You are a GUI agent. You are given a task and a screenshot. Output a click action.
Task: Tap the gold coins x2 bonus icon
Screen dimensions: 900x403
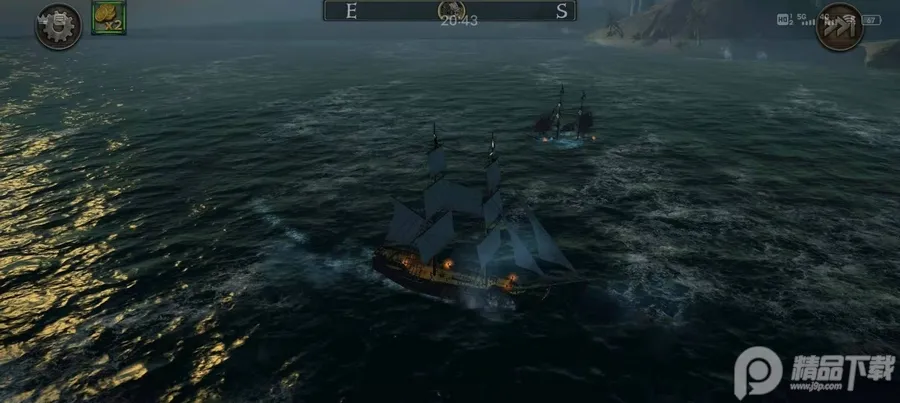pos(108,17)
